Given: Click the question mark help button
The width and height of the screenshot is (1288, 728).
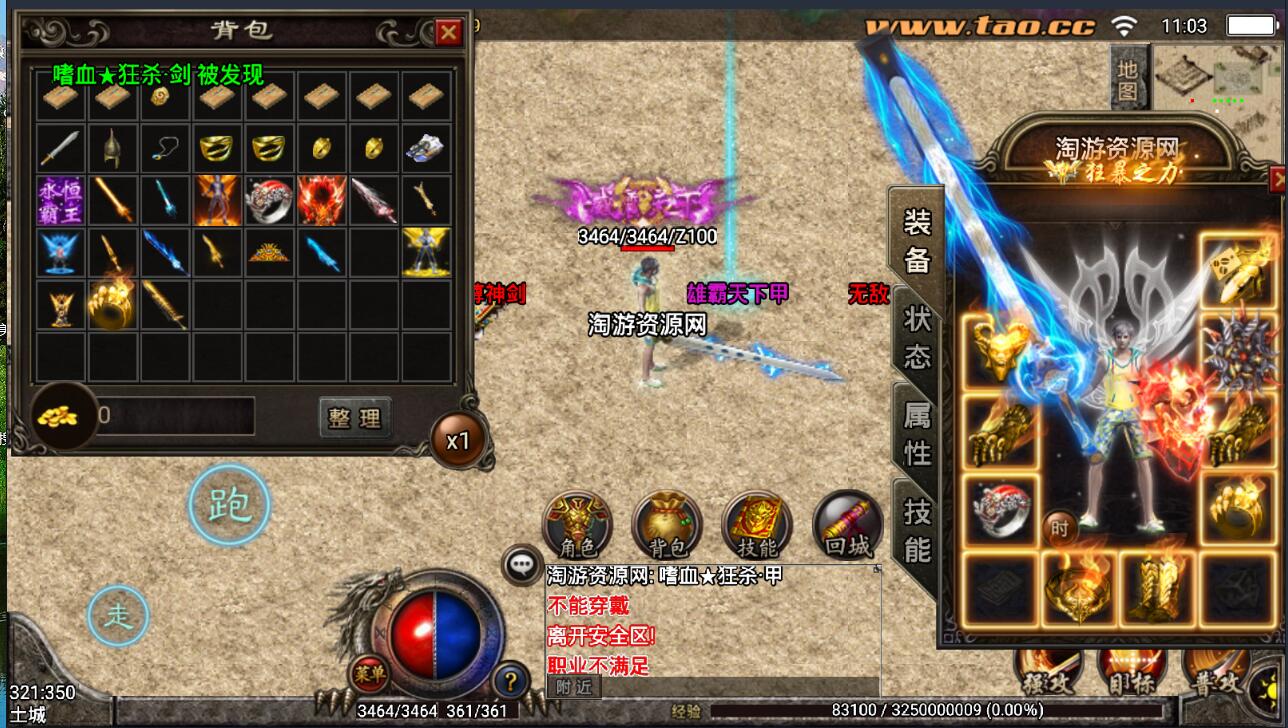Looking at the screenshot, I should [x=510, y=681].
